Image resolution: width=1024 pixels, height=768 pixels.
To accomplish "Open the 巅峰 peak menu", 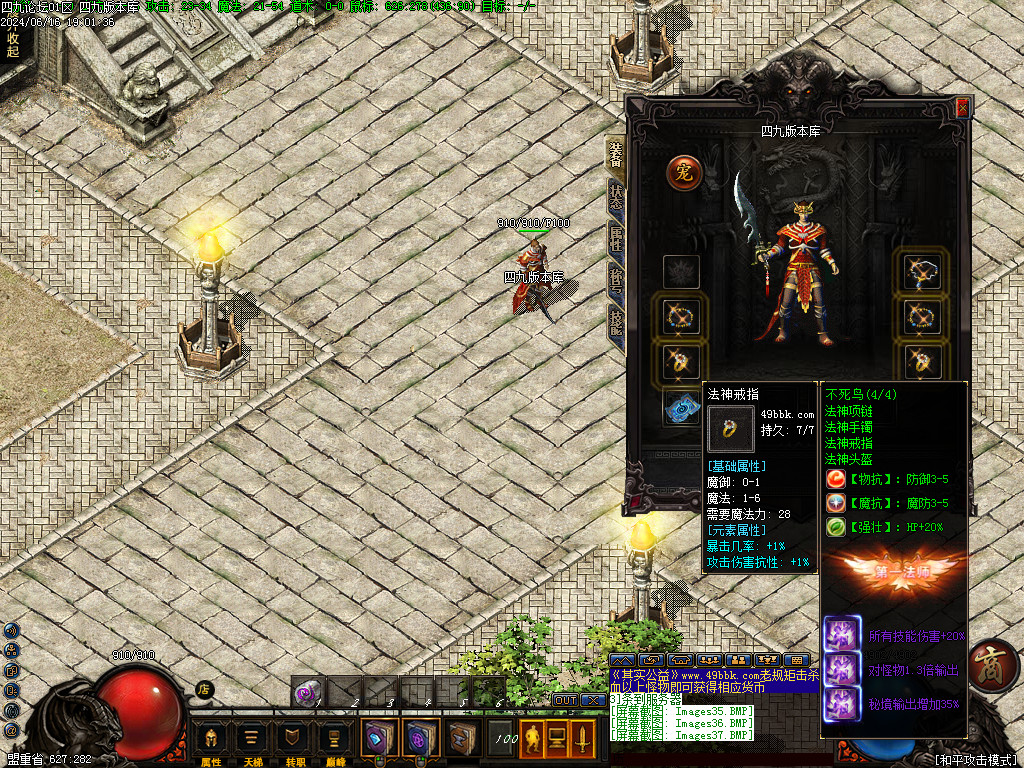I will [333, 740].
